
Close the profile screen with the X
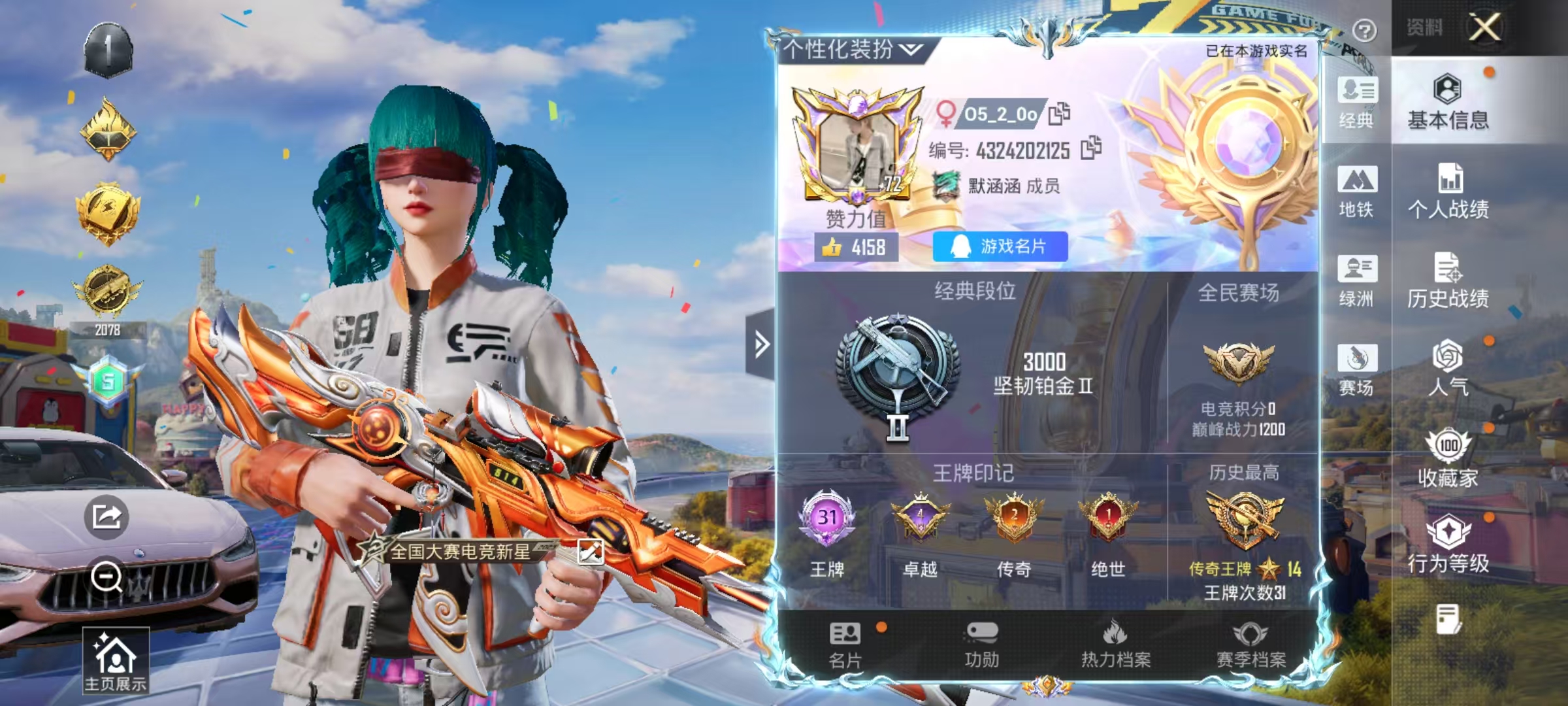point(1484,27)
